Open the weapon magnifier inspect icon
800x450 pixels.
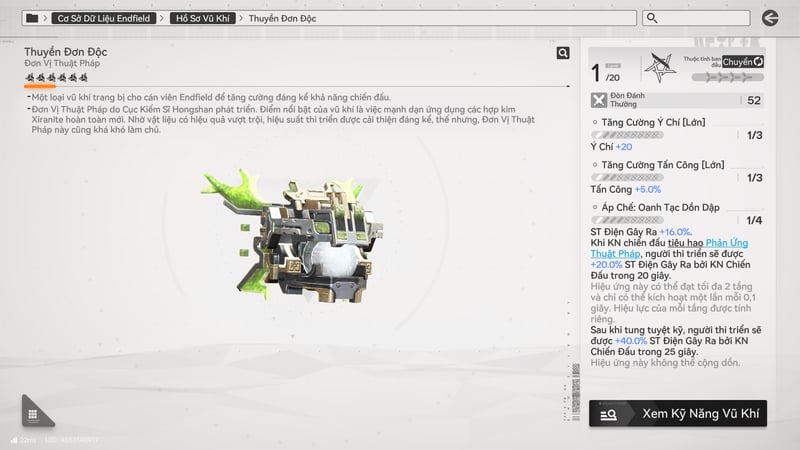(x=563, y=53)
